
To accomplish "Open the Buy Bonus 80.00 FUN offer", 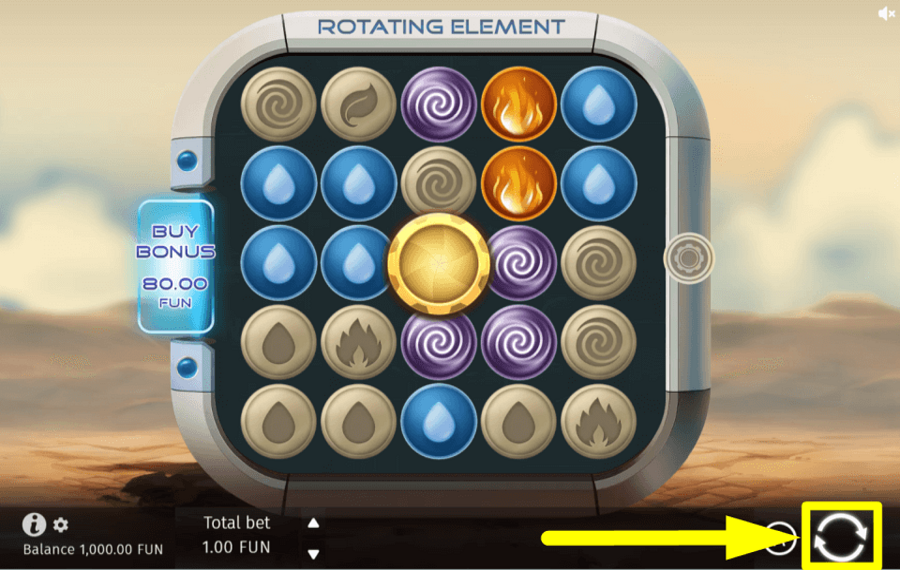I will (x=175, y=265).
